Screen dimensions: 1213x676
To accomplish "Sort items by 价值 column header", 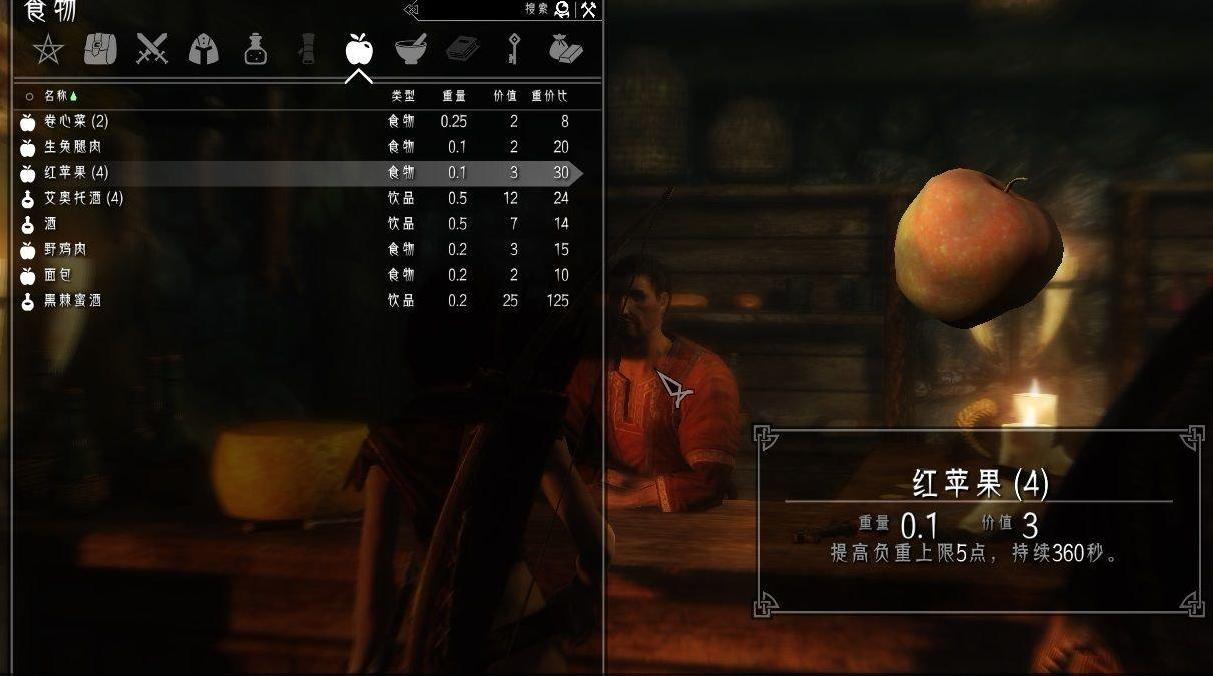I will click(x=506, y=96).
